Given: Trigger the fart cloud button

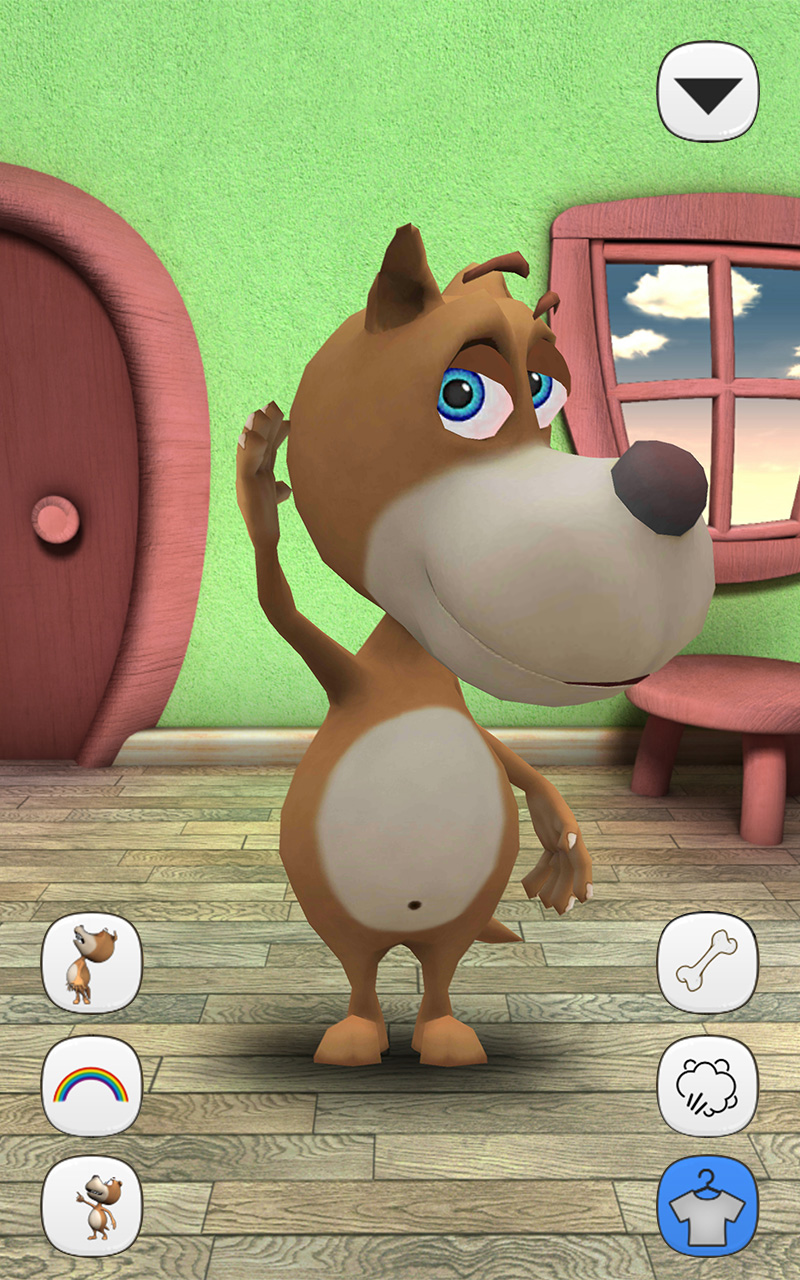Looking at the screenshot, I should [x=708, y=1085].
